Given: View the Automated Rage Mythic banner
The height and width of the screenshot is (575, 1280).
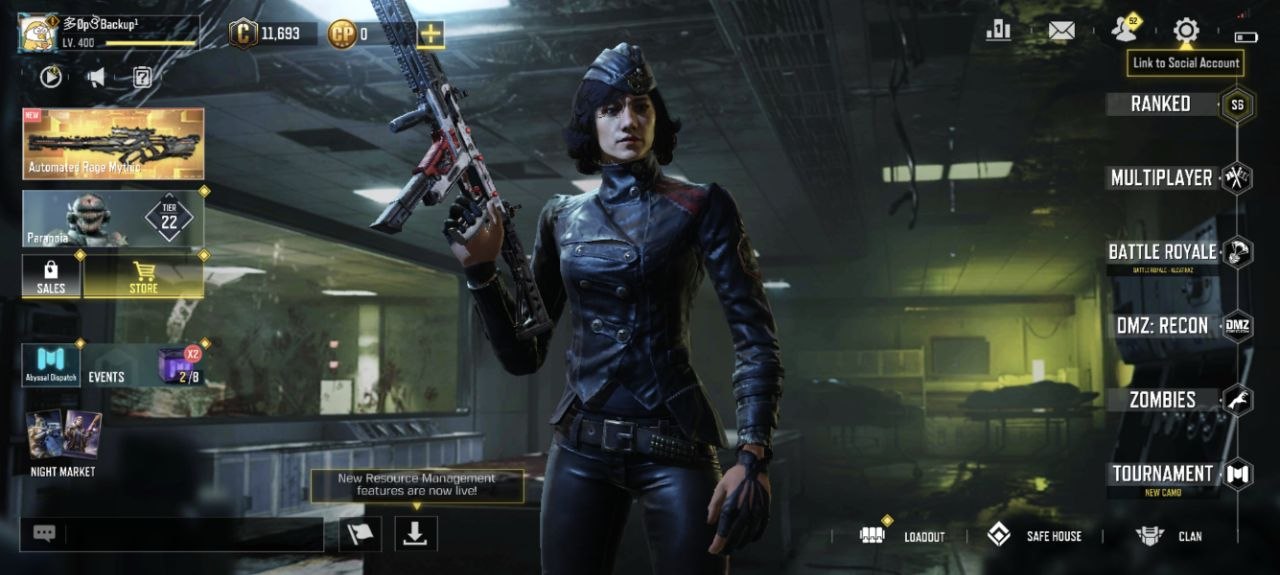Looking at the screenshot, I should click(113, 143).
